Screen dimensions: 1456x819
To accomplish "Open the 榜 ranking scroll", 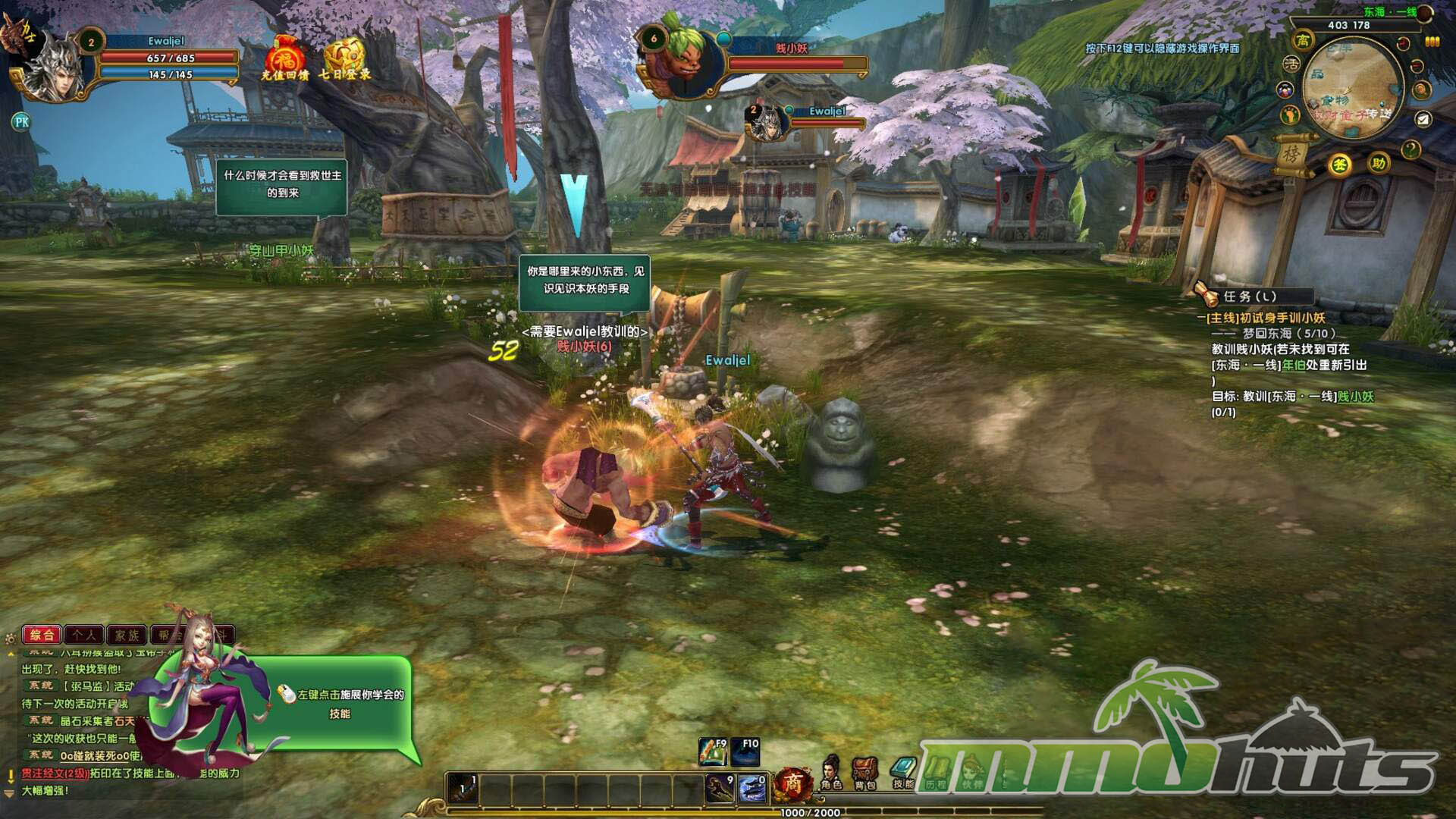I will tap(1291, 154).
